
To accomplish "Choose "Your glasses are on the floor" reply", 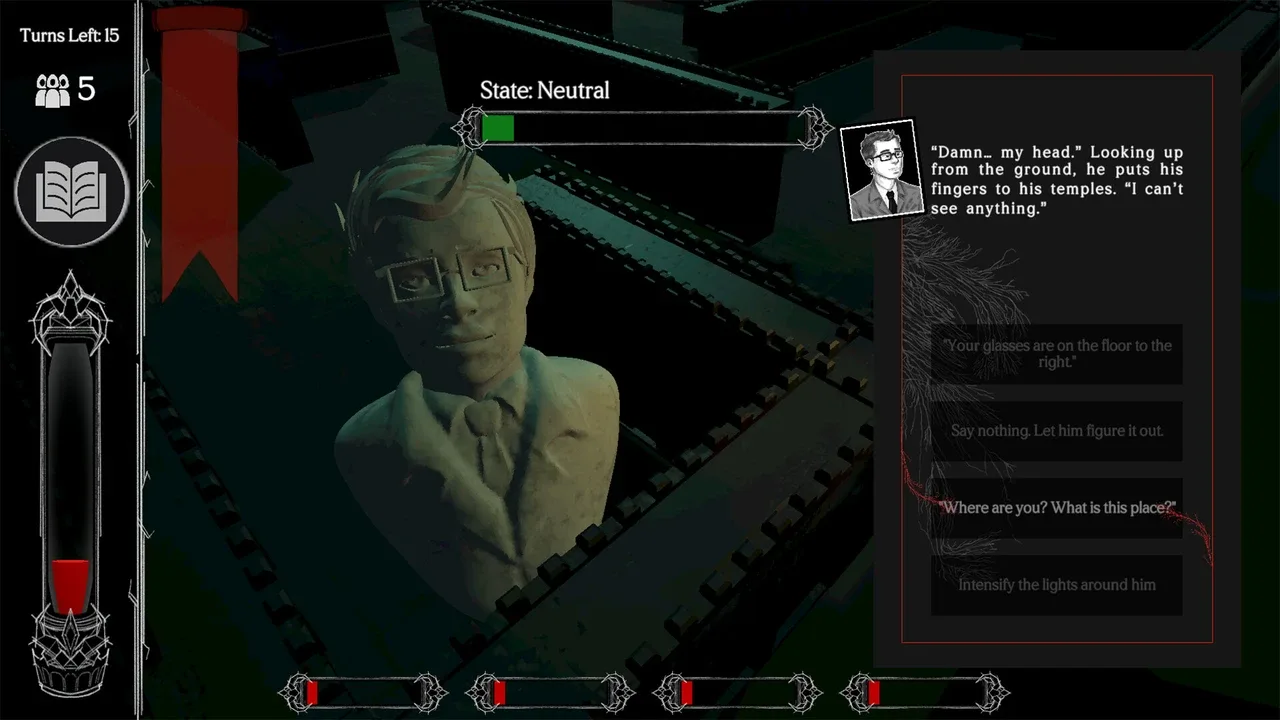I will point(1056,354).
